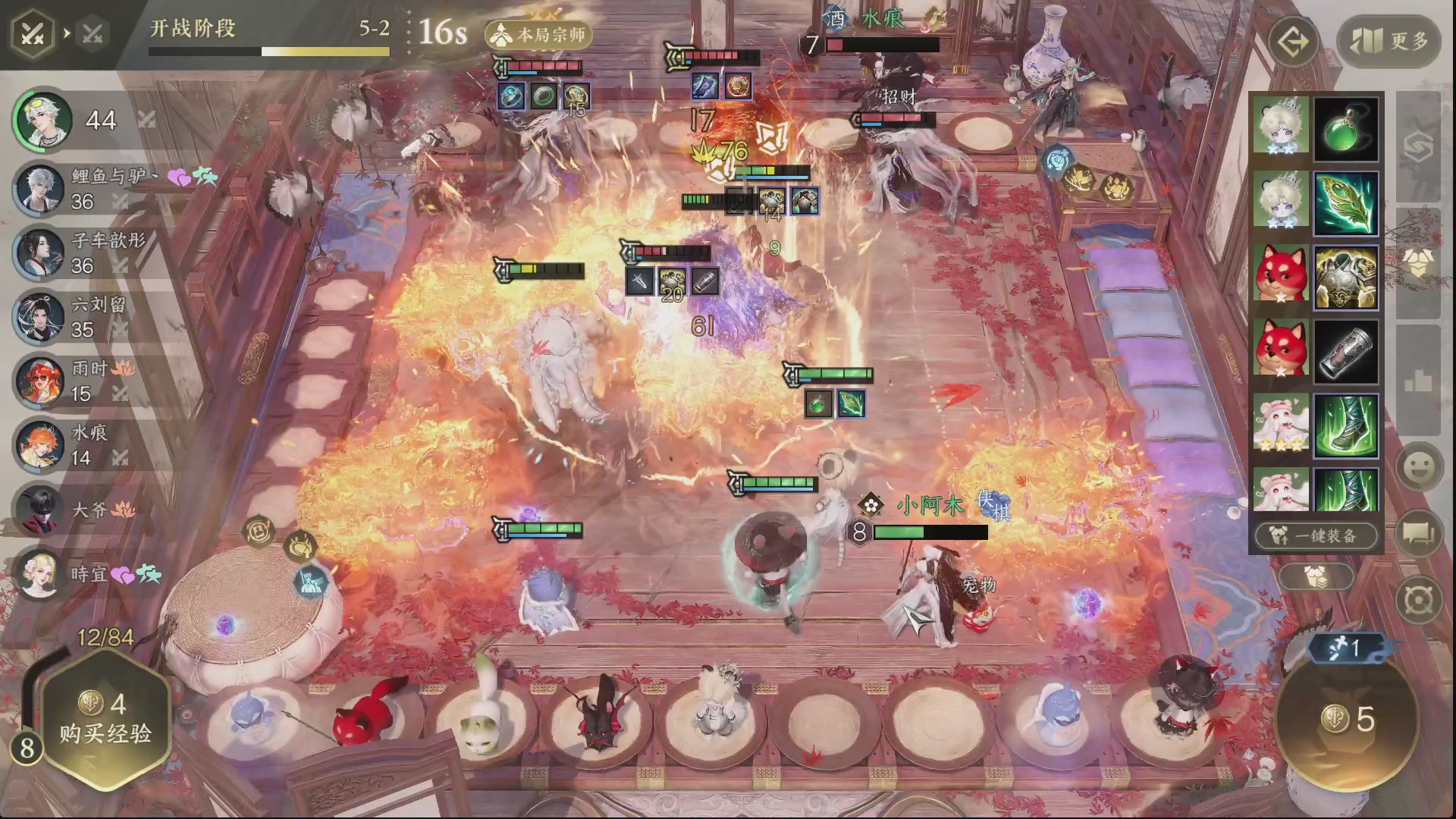
Task: Select the green boots equipment item
Action: coord(1345,426)
